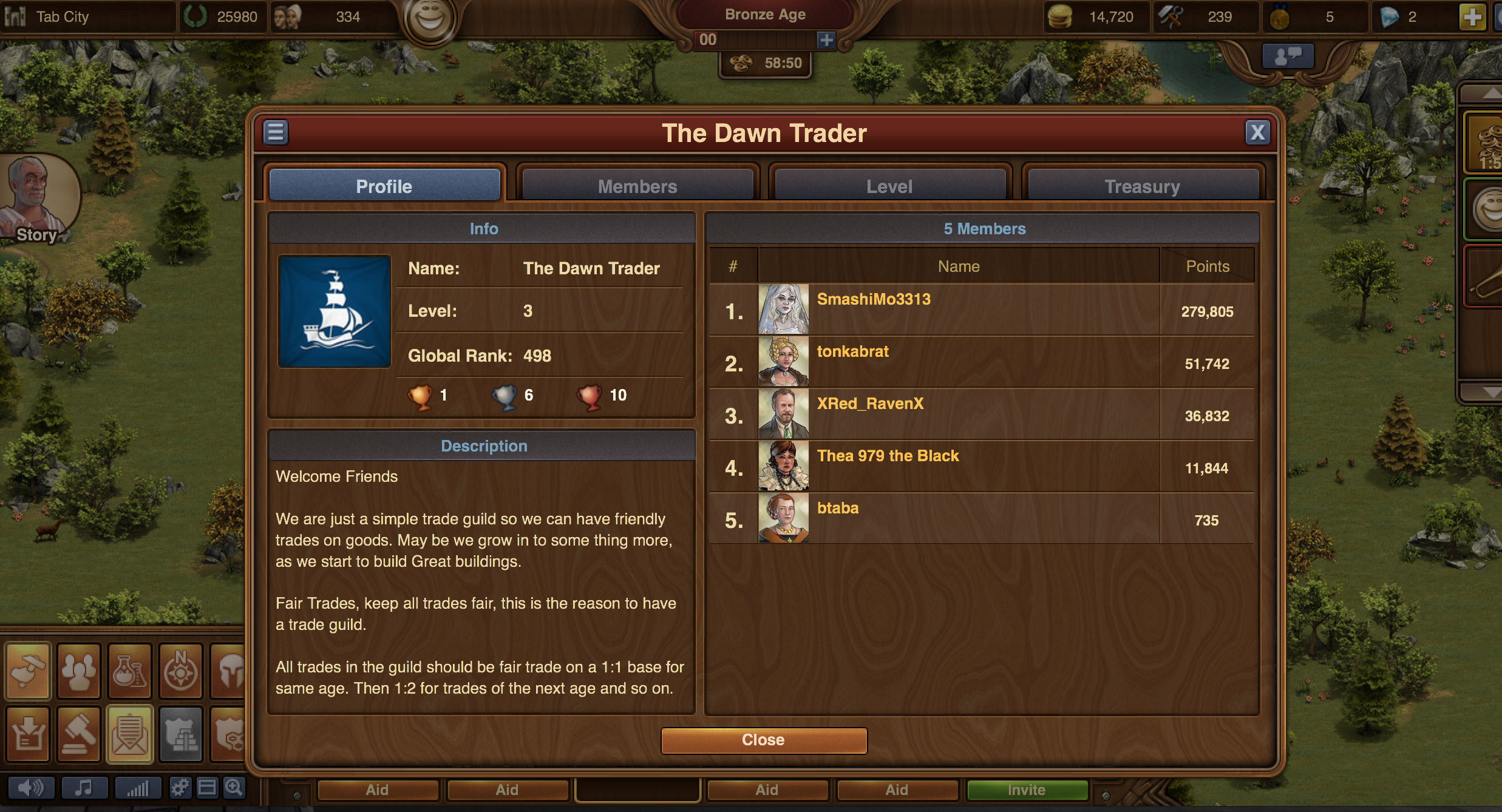Screen dimensions: 1502x812
Task: Select member tonkabrat in the list
Action: (x=852, y=351)
